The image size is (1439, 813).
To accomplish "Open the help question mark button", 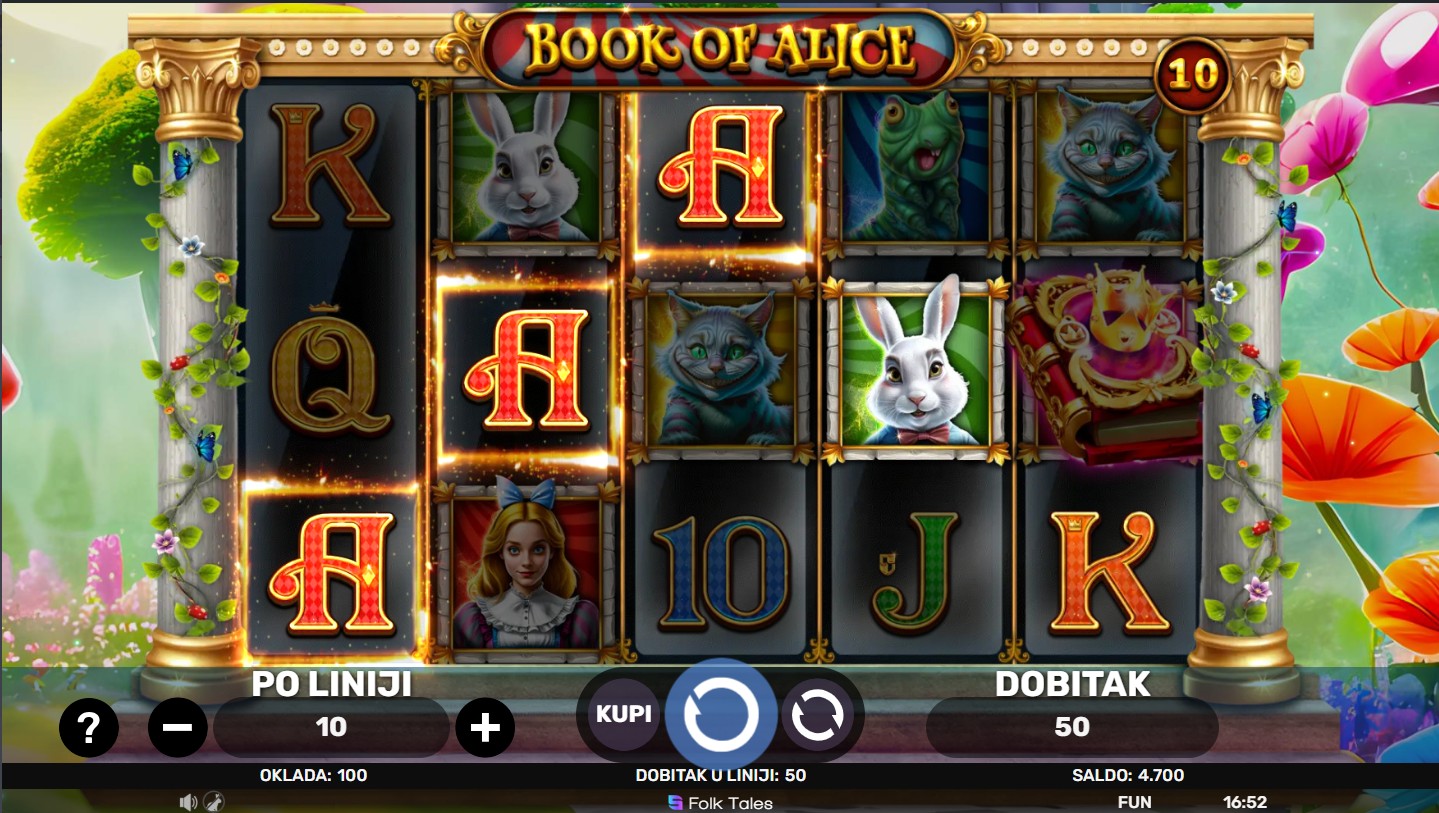I will click(88, 727).
